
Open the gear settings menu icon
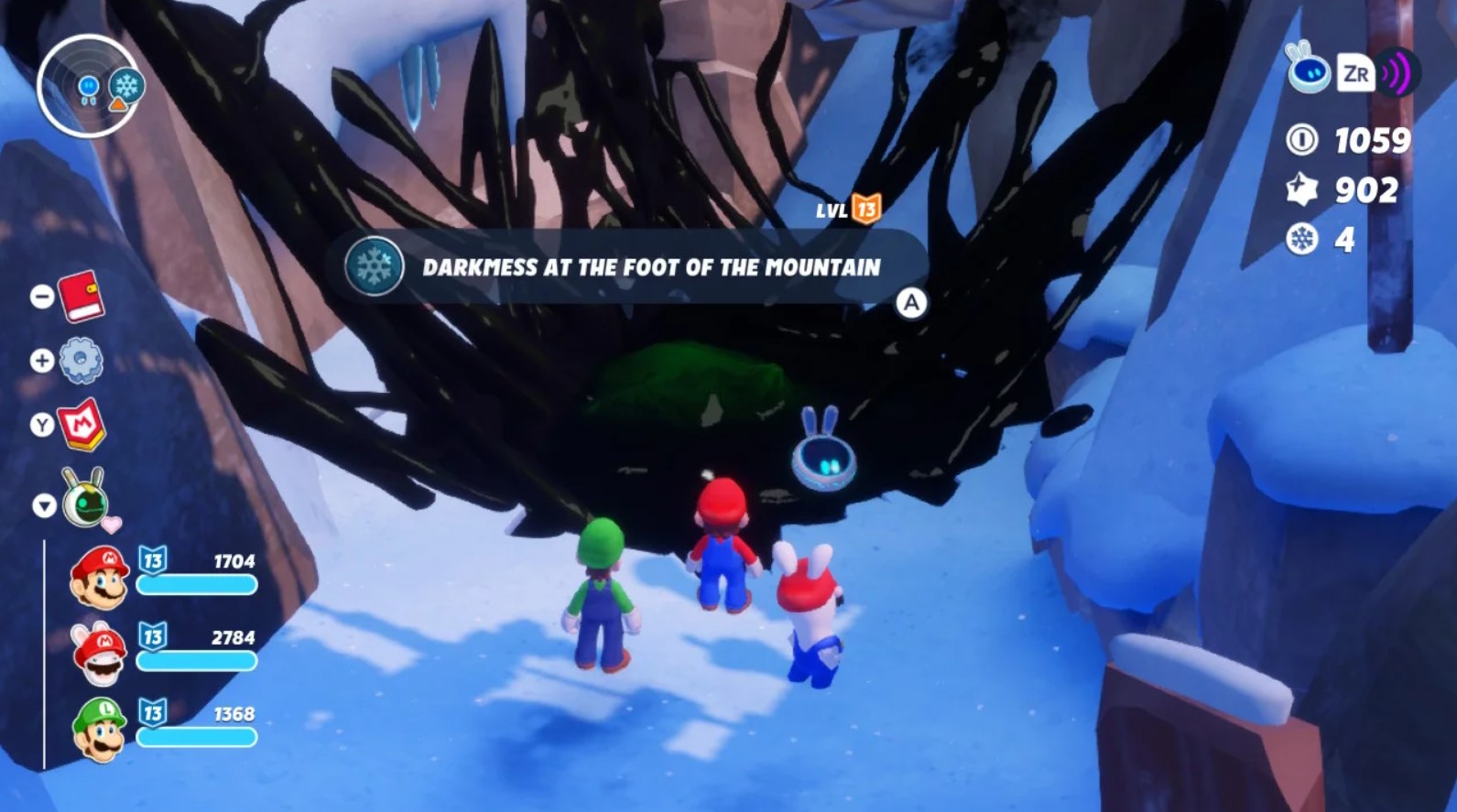click(x=81, y=361)
